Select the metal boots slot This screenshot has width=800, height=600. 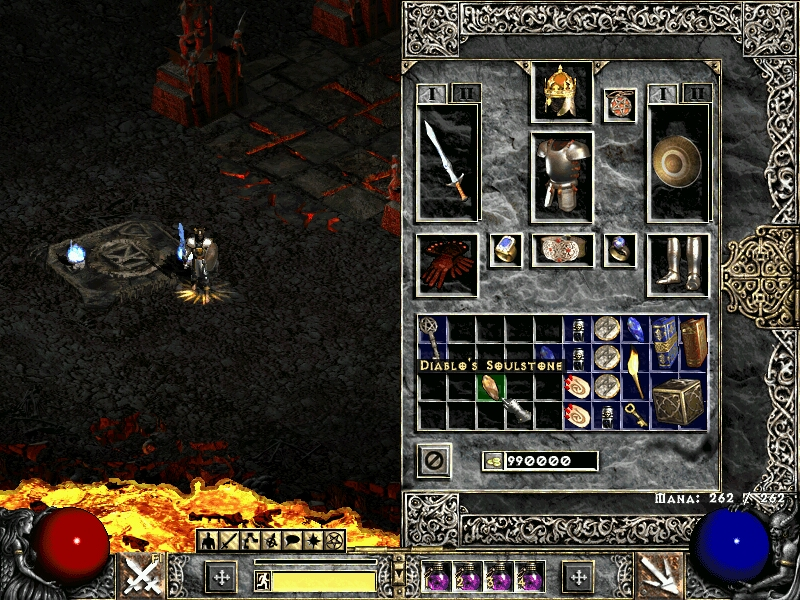pyautogui.click(x=678, y=264)
